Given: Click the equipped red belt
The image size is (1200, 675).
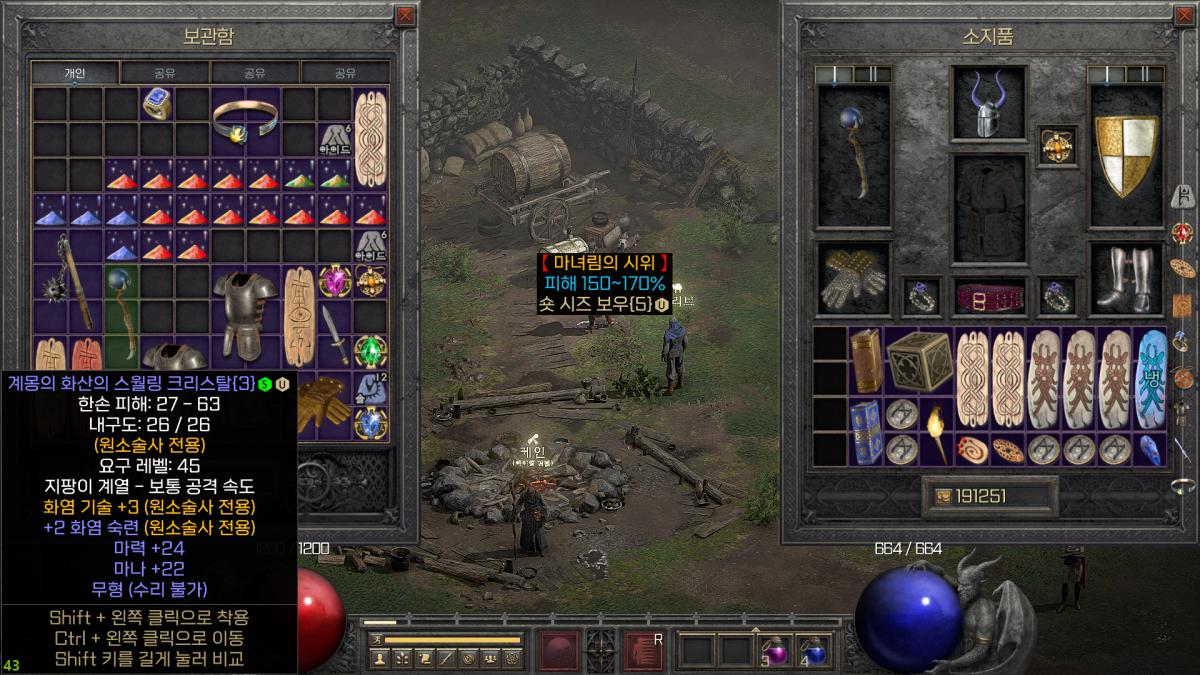Looking at the screenshot, I should [x=978, y=297].
